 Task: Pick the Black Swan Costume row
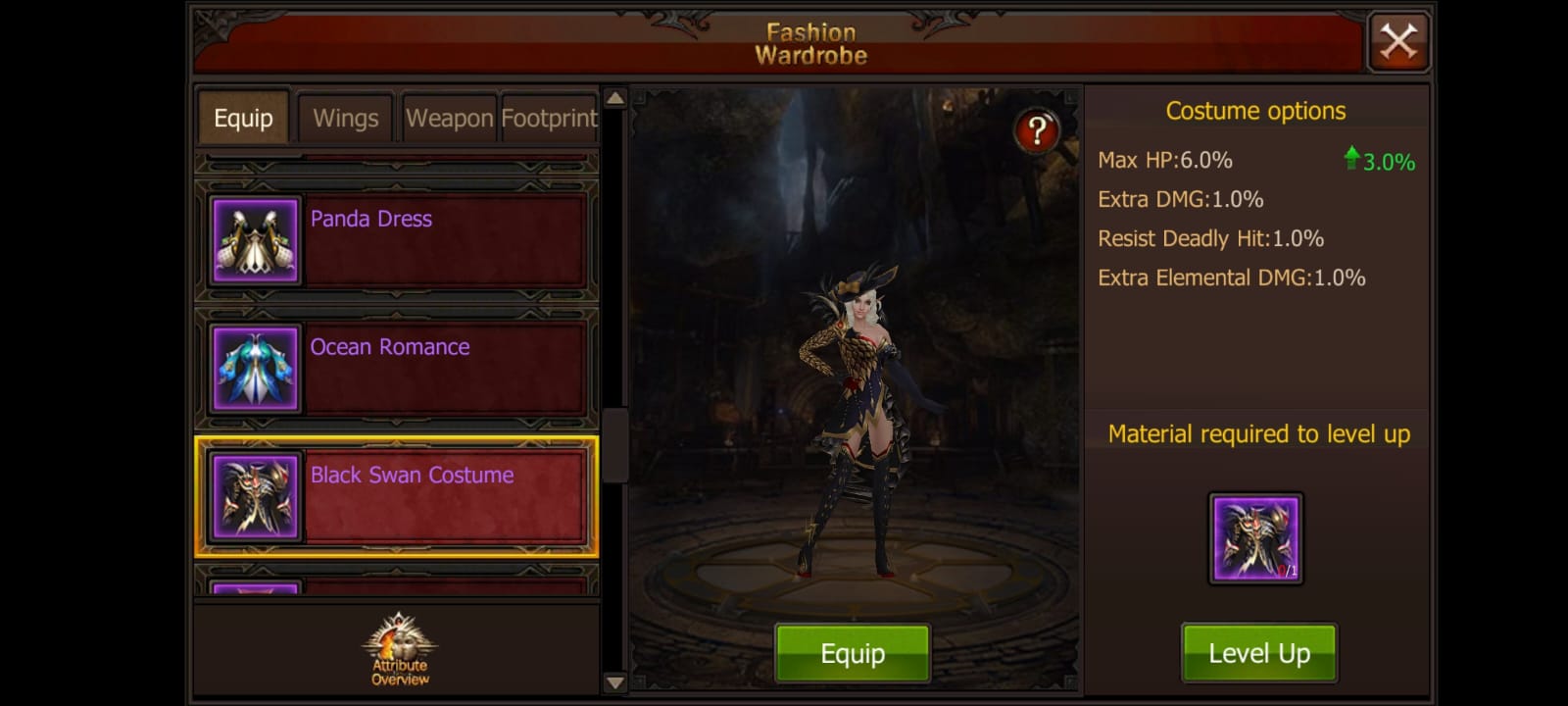[x=397, y=497]
